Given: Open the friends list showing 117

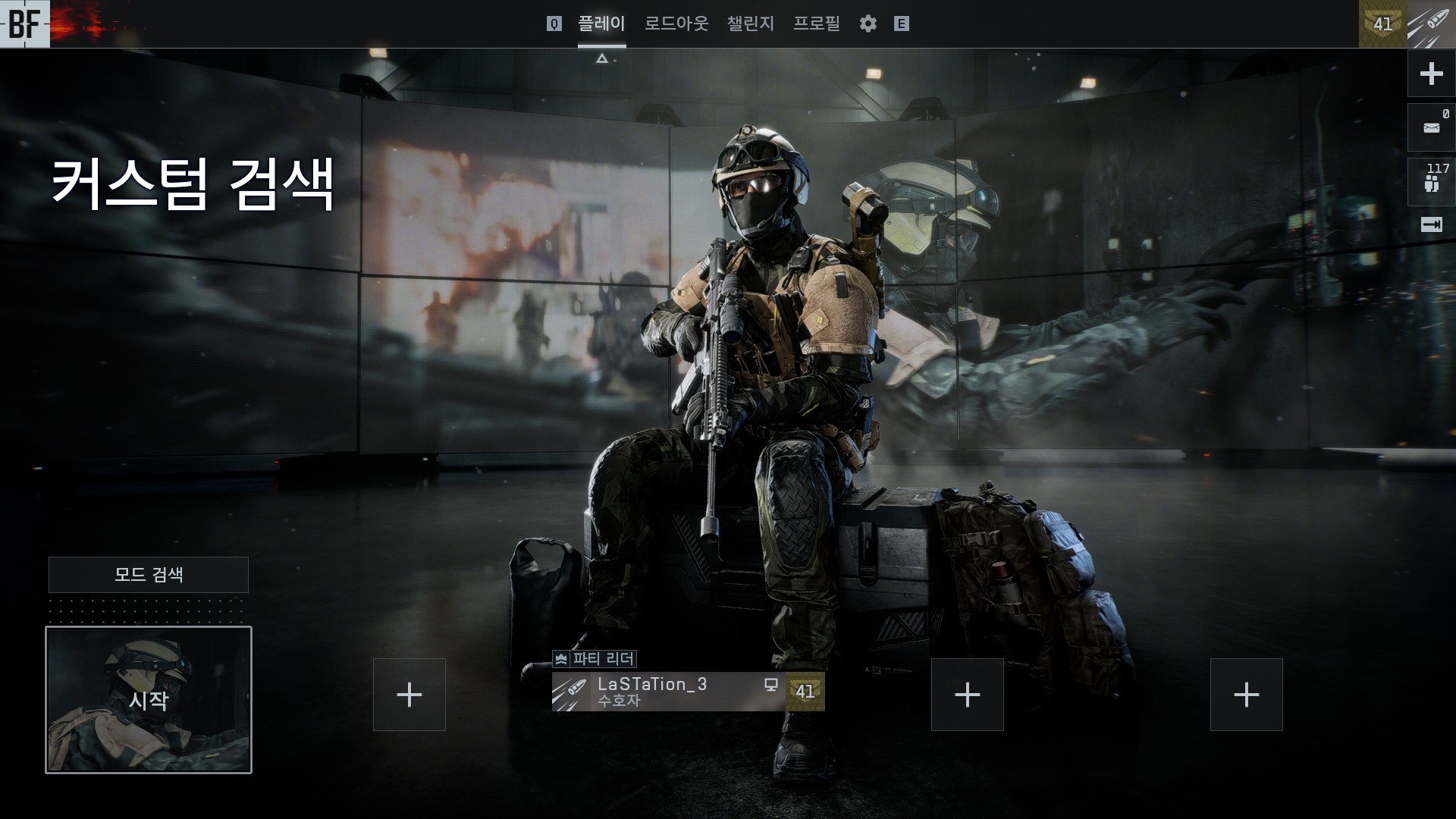Looking at the screenshot, I should click(1431, 182).
